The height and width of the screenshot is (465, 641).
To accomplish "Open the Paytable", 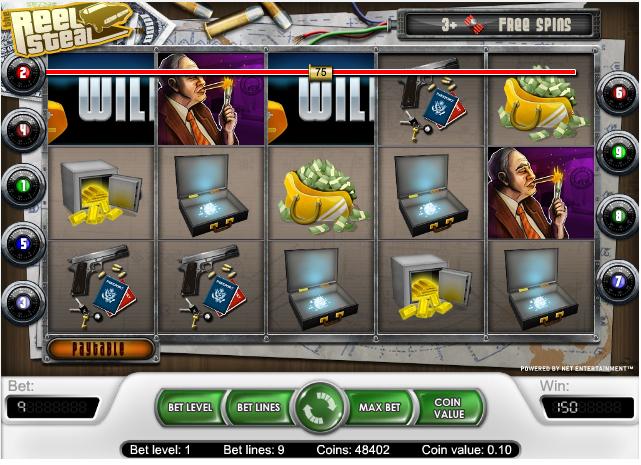I will pyautogui.click(x=100, y=349).
